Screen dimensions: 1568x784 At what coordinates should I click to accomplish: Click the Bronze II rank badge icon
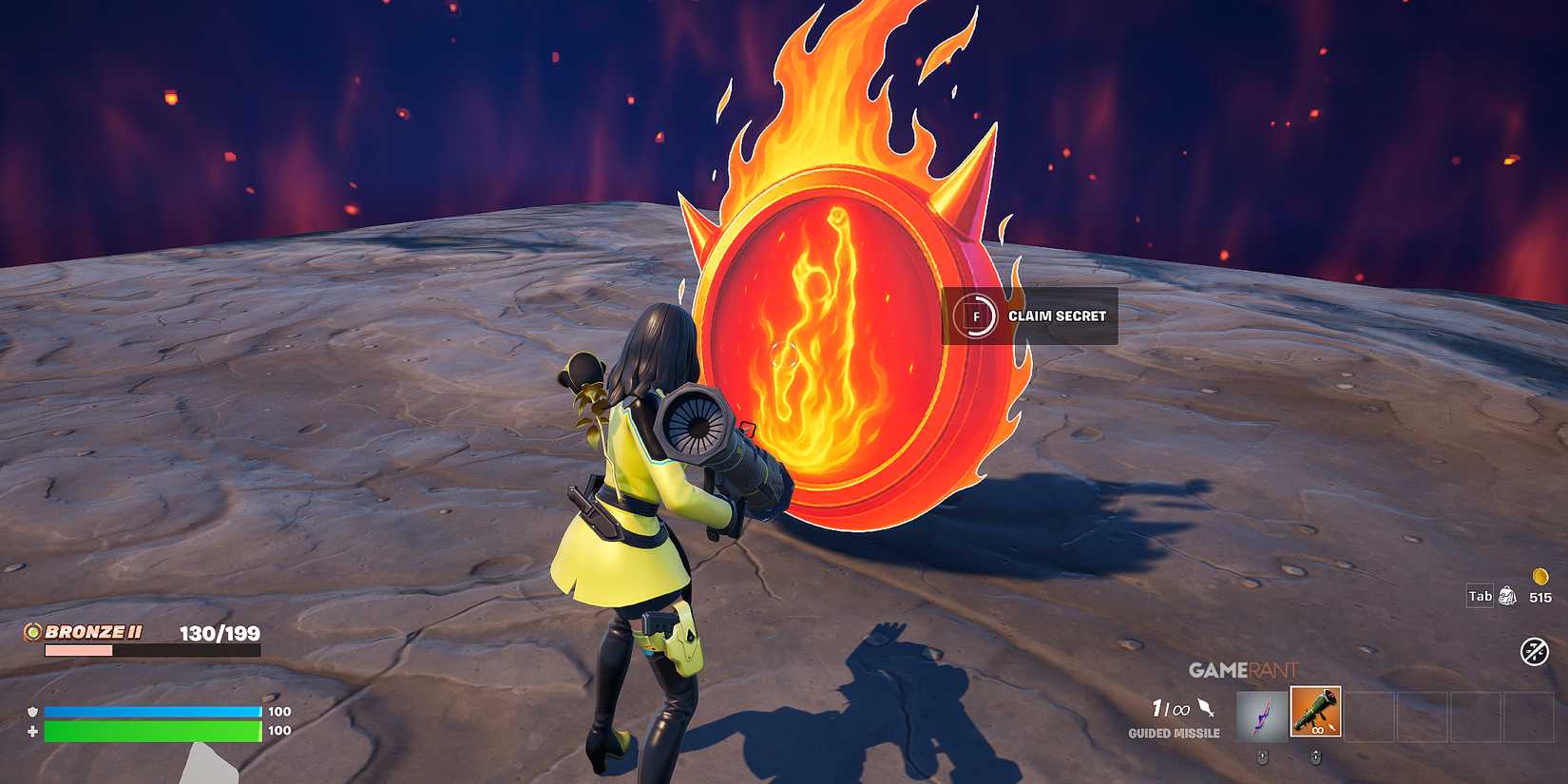(x=32, y=633)
